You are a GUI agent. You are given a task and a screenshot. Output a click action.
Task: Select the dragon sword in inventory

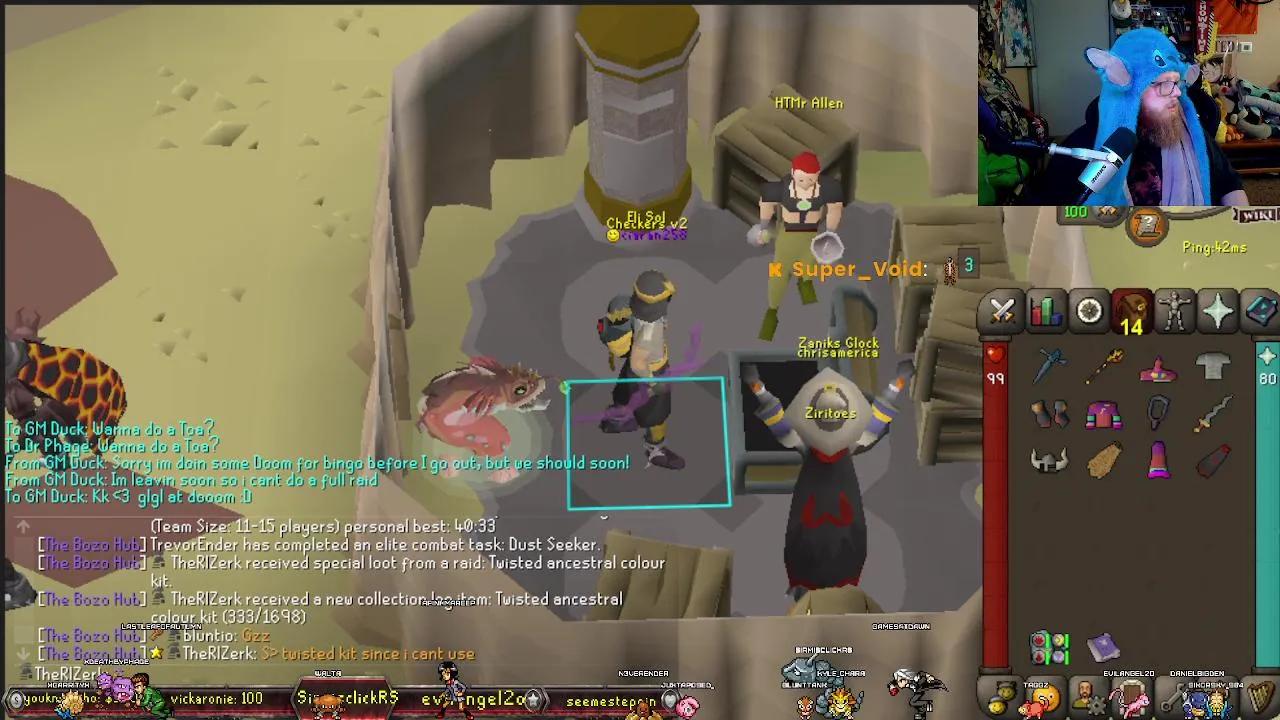(1048, 366)
